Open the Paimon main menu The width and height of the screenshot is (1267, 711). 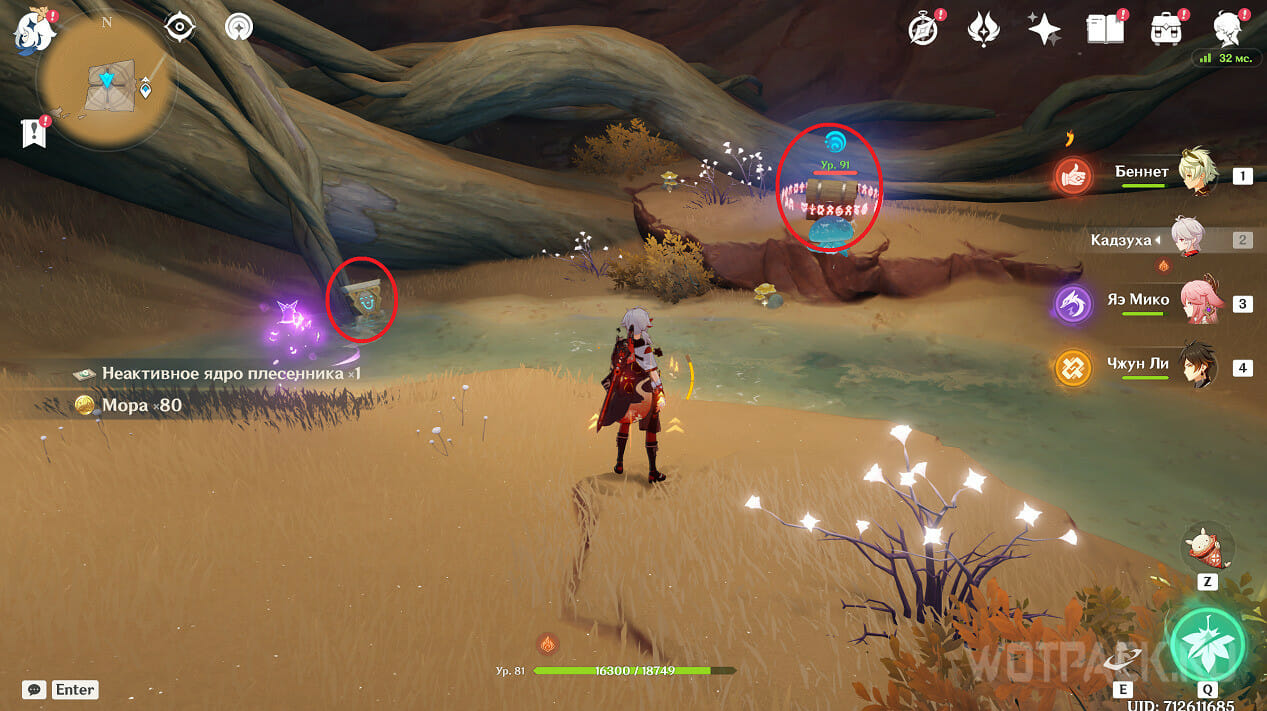click(32, 32)
